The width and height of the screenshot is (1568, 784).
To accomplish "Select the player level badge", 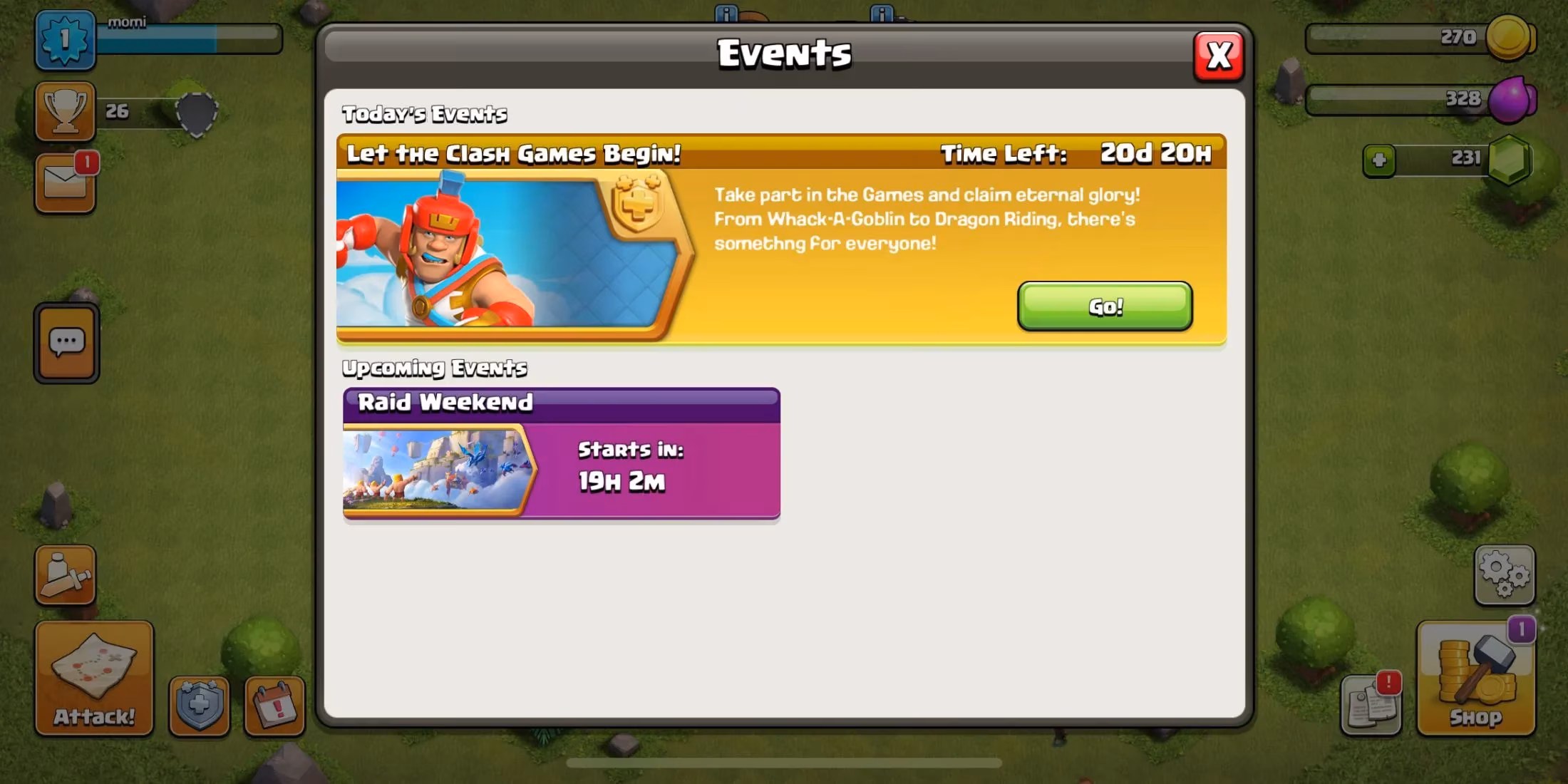I will (65, 41).
